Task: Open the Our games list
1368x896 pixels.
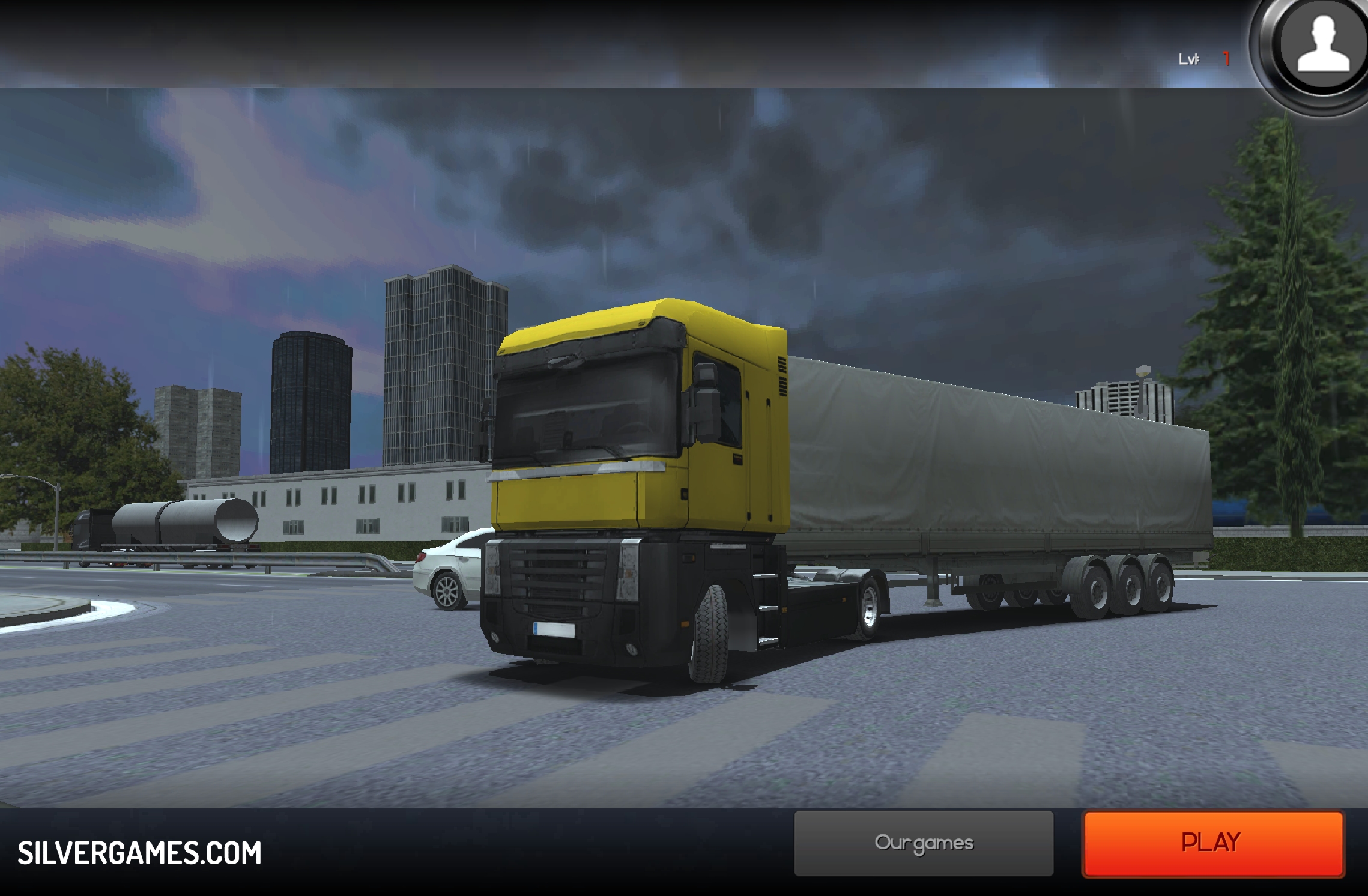Action: [x=924, y=843]
